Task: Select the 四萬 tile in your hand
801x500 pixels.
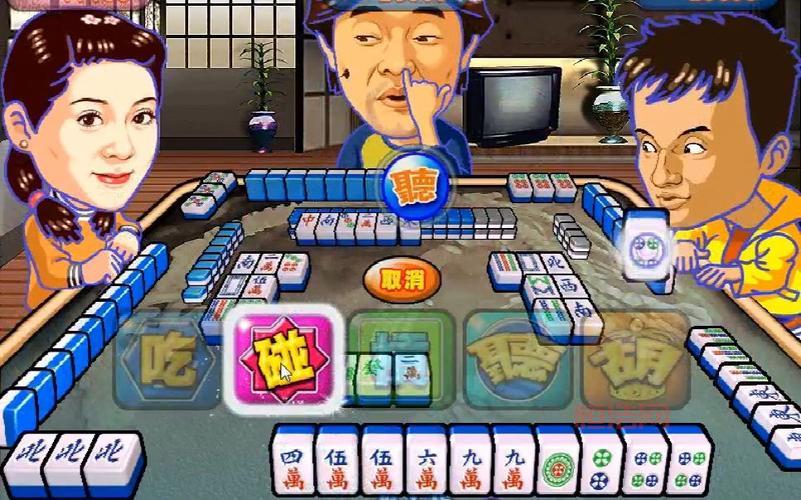Action: (x=295, y=464)
